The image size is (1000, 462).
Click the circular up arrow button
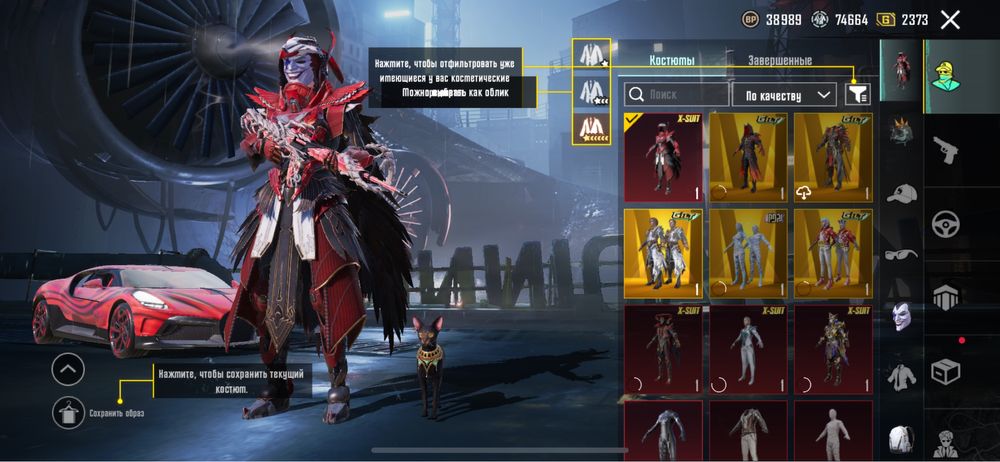(x=68, y=370)
